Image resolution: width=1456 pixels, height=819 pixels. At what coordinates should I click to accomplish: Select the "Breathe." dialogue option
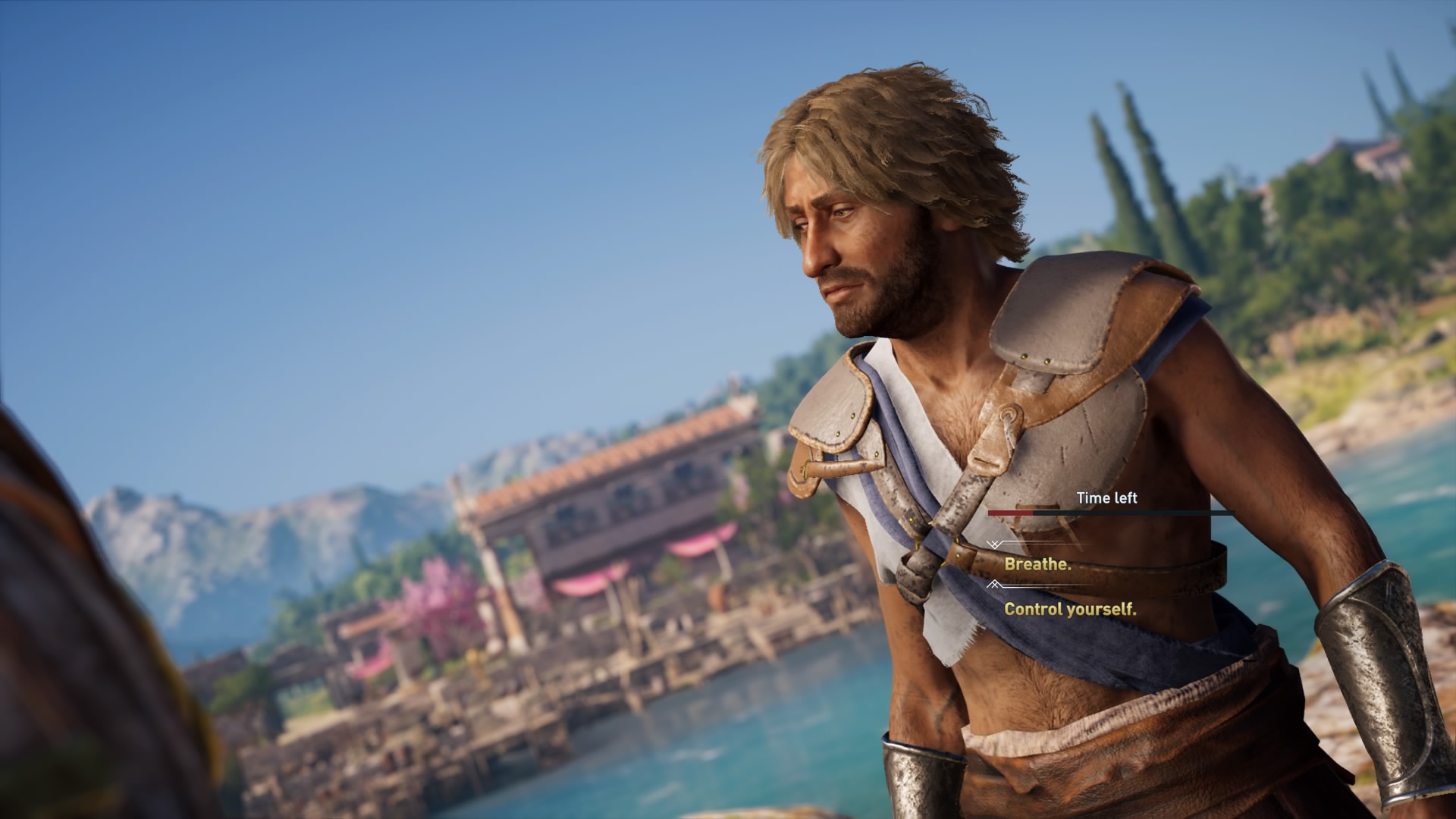[1039, 566]
